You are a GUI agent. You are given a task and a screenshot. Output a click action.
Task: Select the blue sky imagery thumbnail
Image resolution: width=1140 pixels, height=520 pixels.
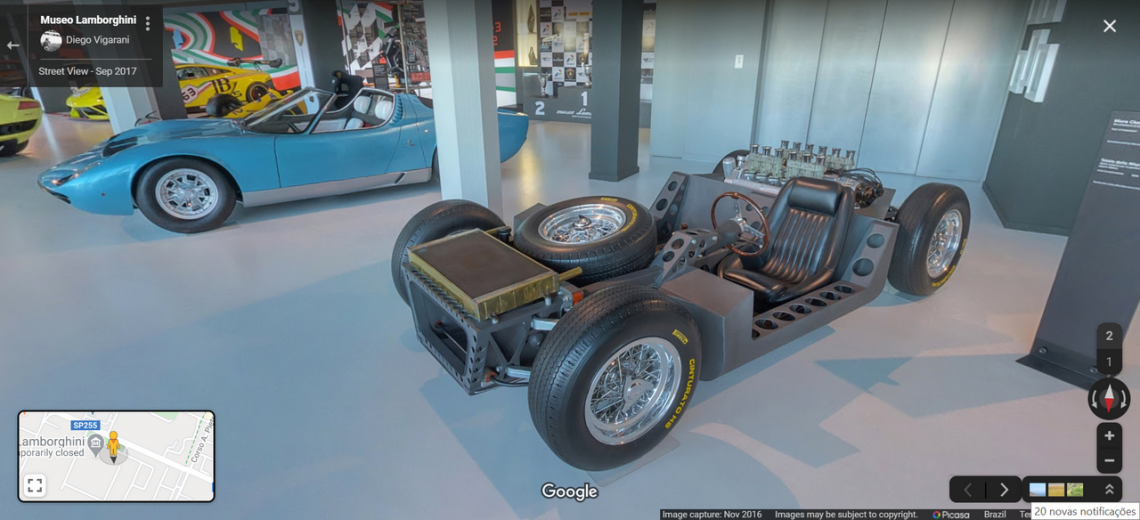pos(1037,490)
